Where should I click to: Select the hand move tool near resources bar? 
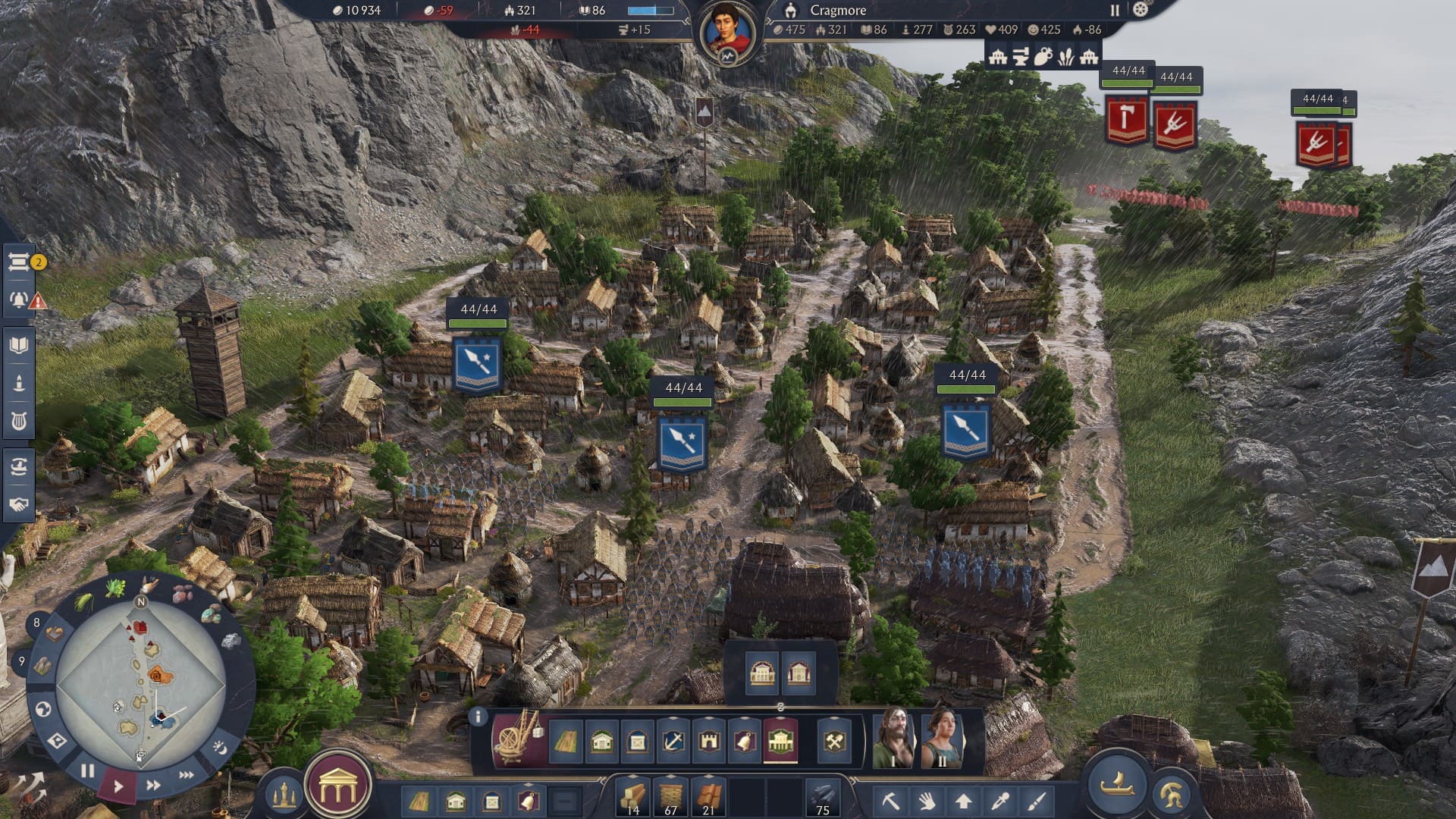926,801
